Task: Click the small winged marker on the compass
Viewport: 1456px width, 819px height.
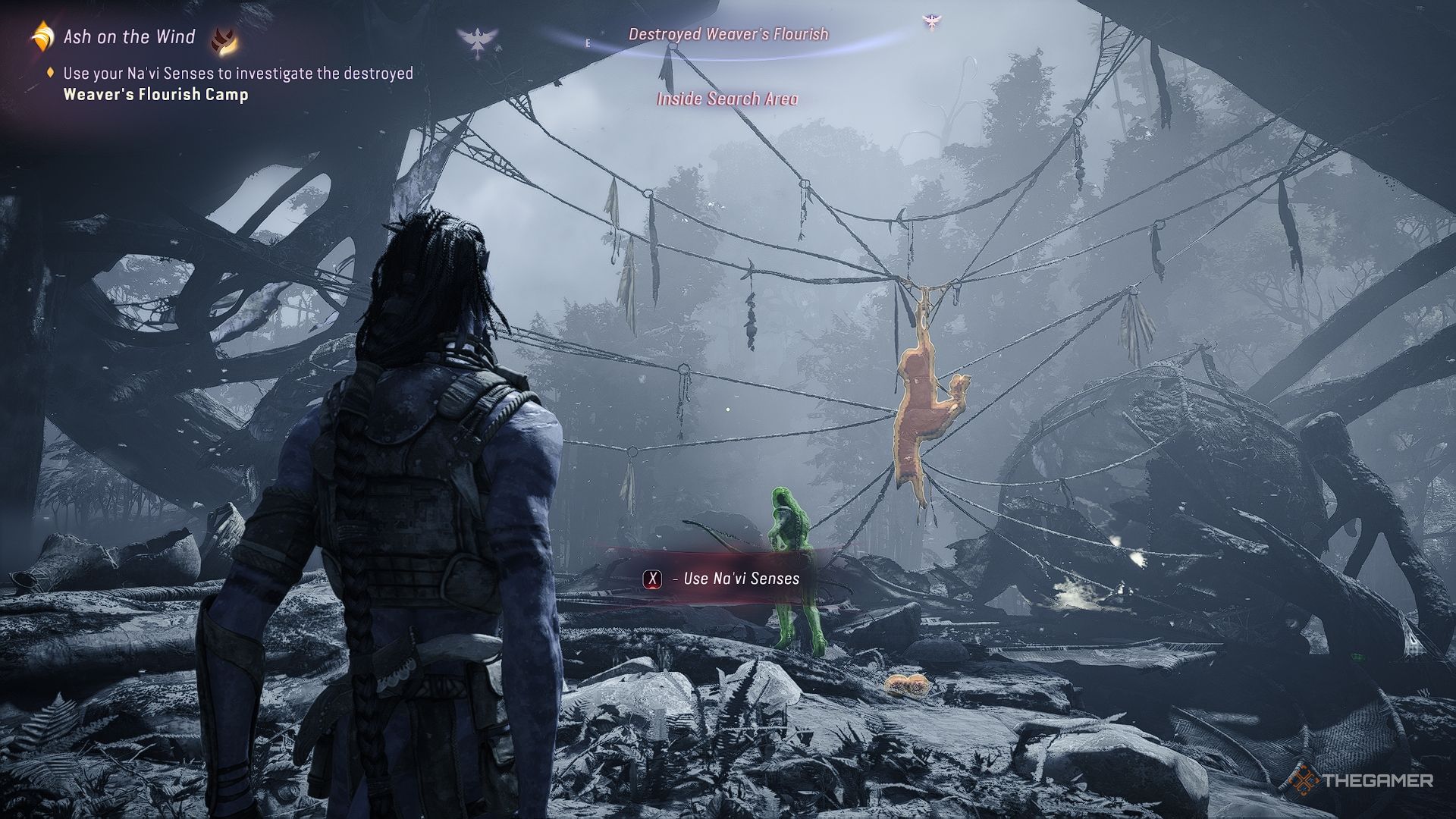Action: 930,22
